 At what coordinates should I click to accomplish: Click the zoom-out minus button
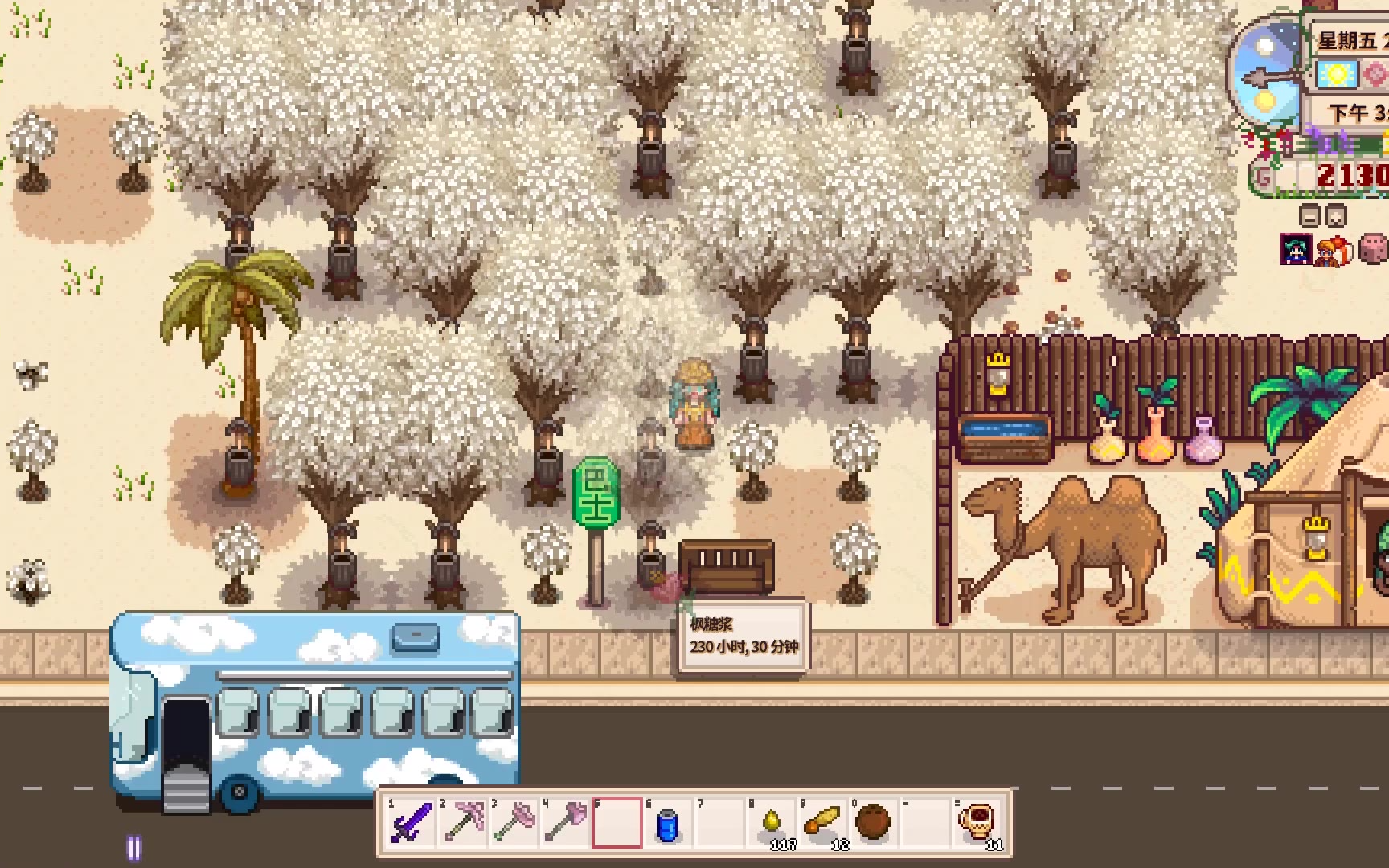pos(1310,217)
